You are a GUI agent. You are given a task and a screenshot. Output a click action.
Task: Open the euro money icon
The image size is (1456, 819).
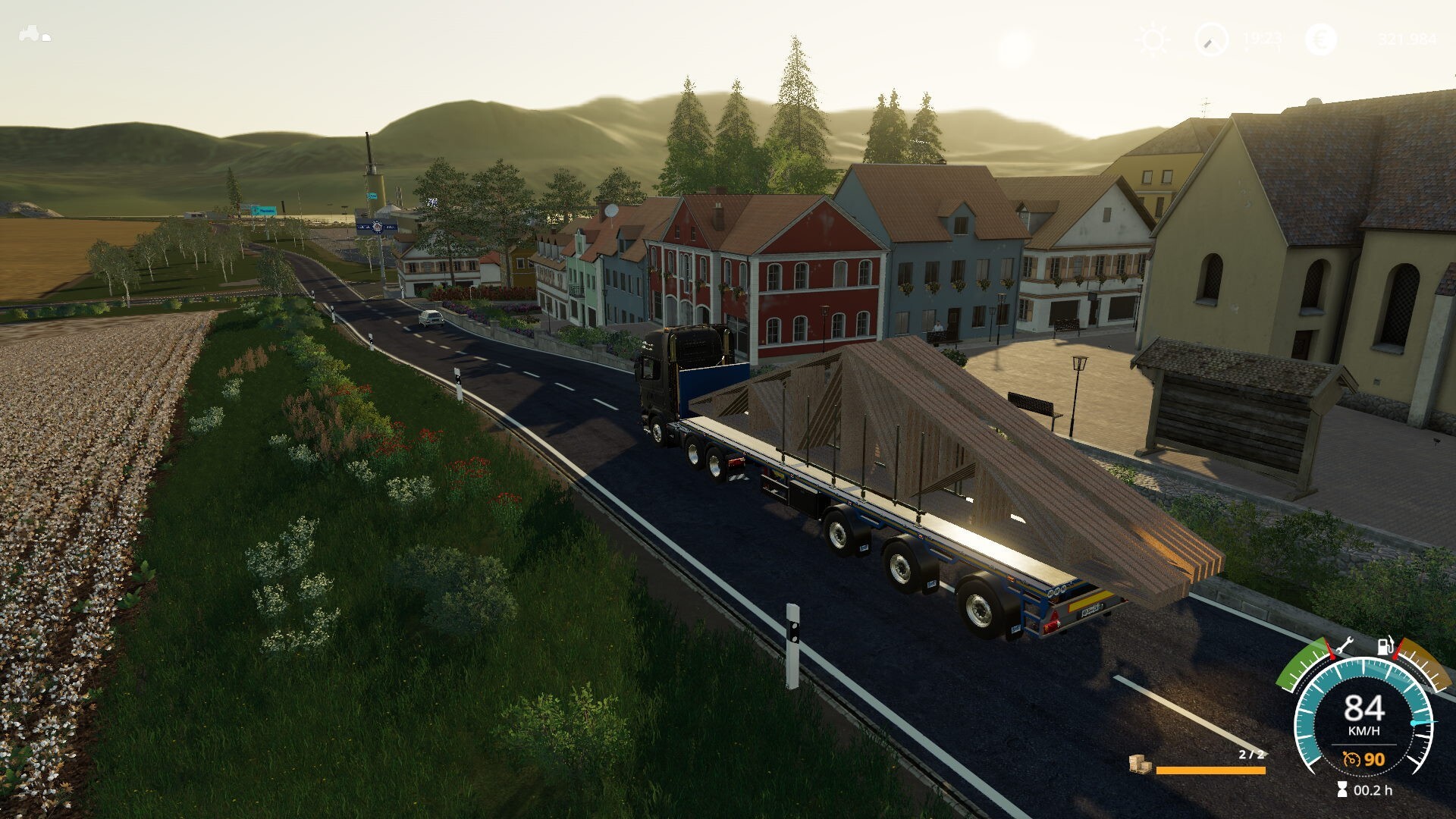(1322, 39)
